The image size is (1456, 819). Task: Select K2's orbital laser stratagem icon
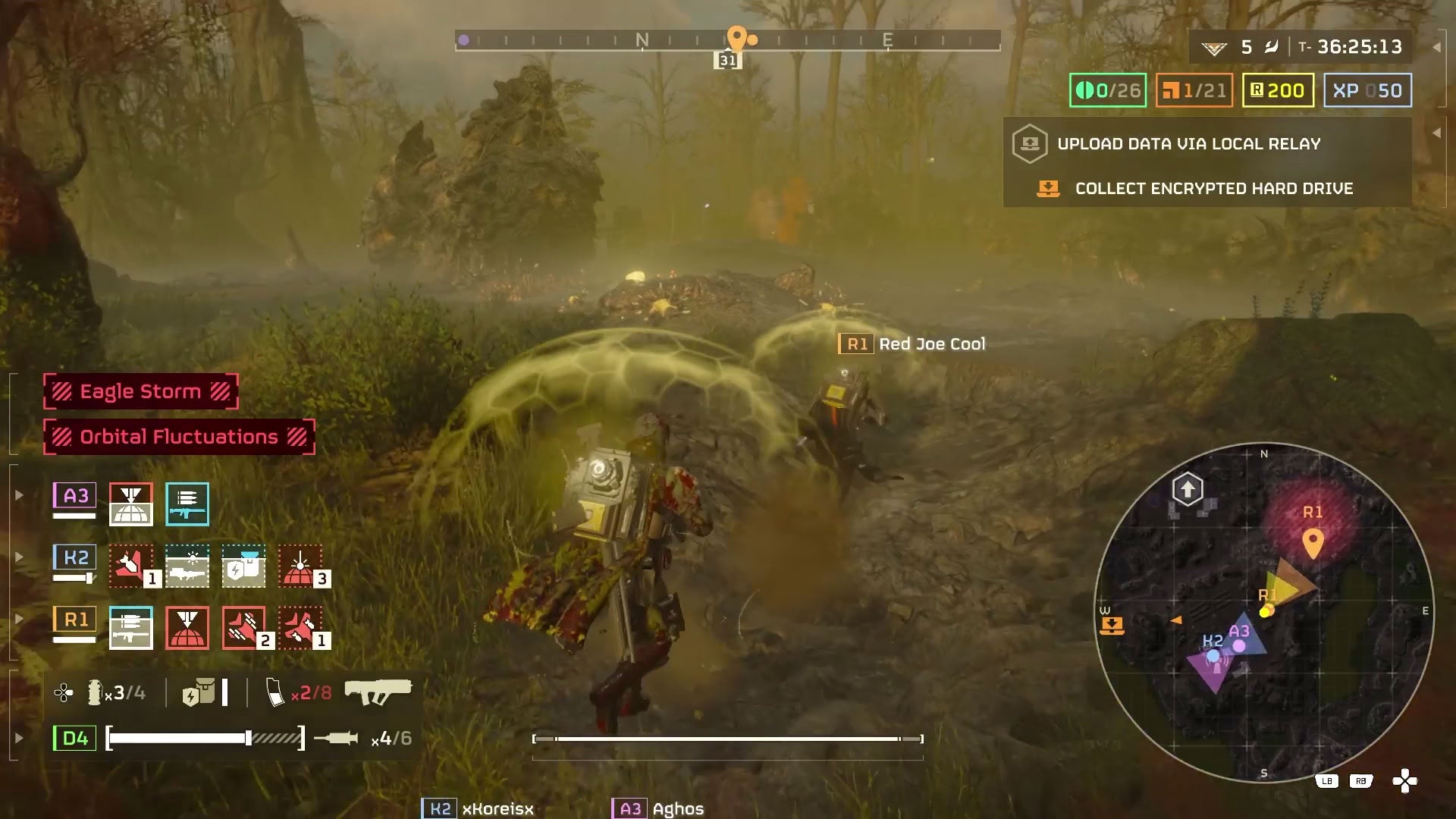click(300, 566)
